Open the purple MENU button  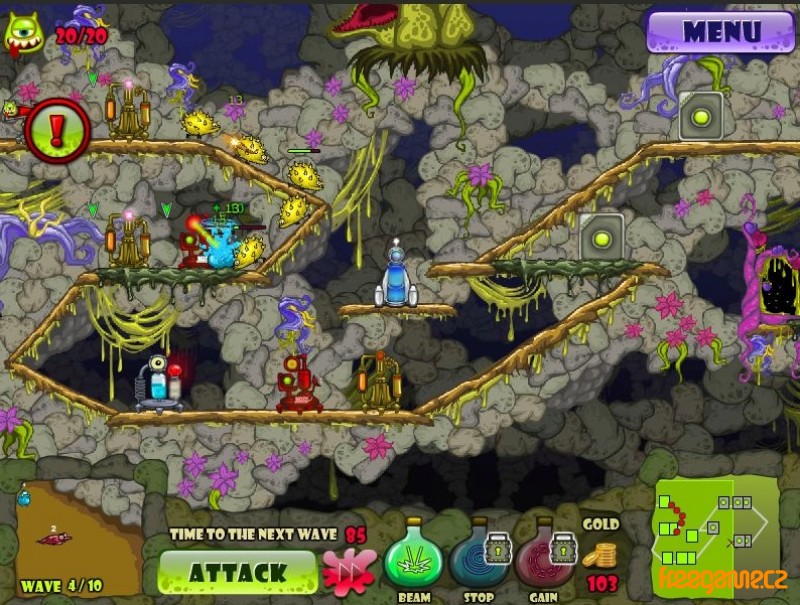tap(720, 31)
